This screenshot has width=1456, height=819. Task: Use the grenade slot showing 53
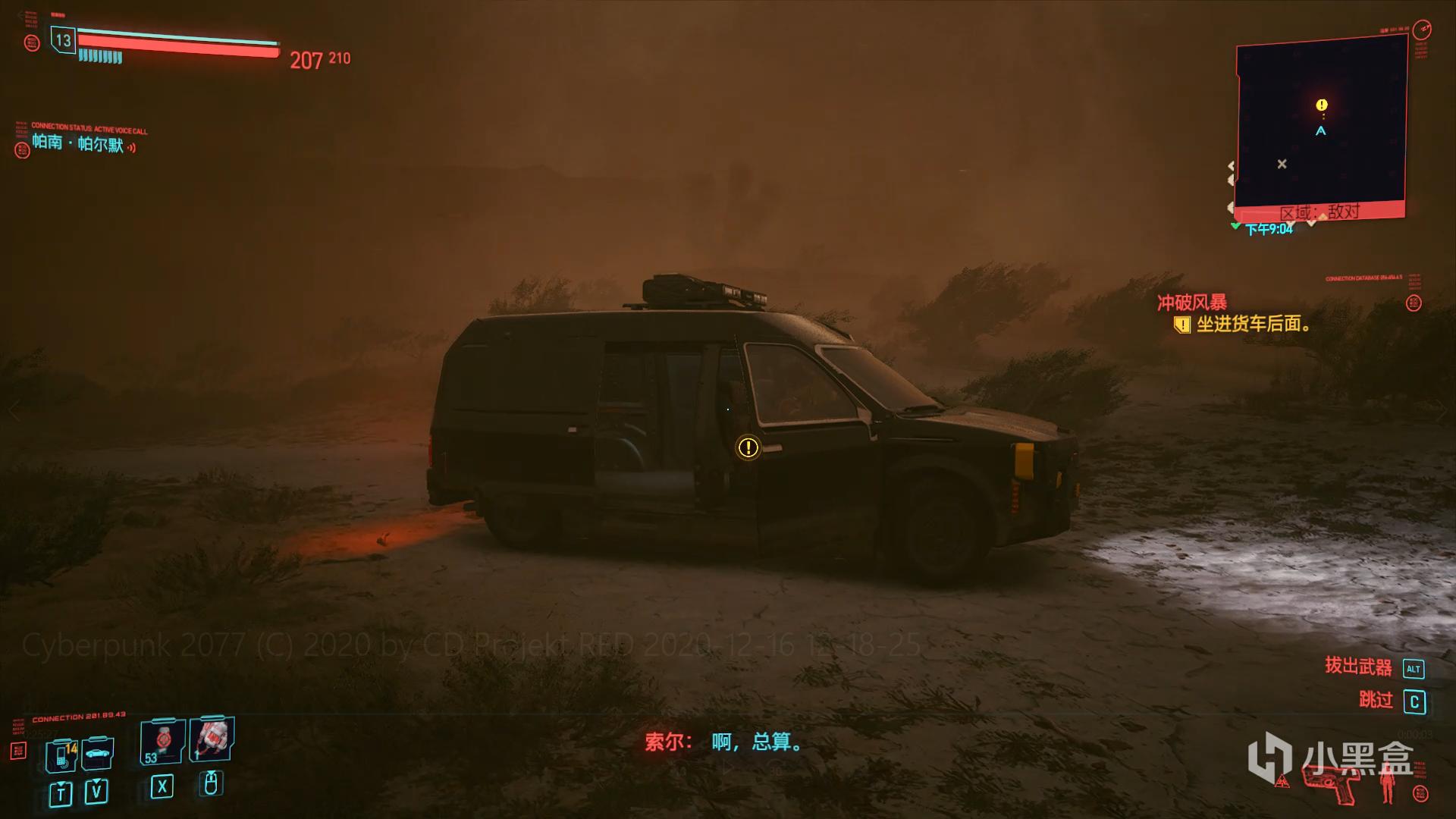coord(162,742)
